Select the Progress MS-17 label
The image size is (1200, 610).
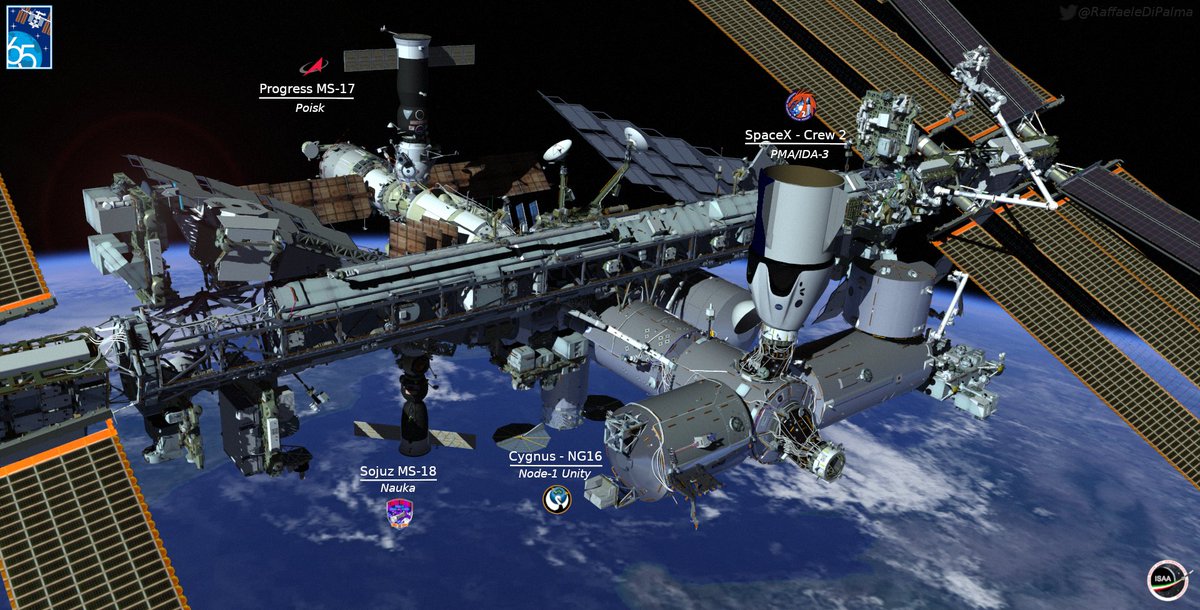point(307,89)
